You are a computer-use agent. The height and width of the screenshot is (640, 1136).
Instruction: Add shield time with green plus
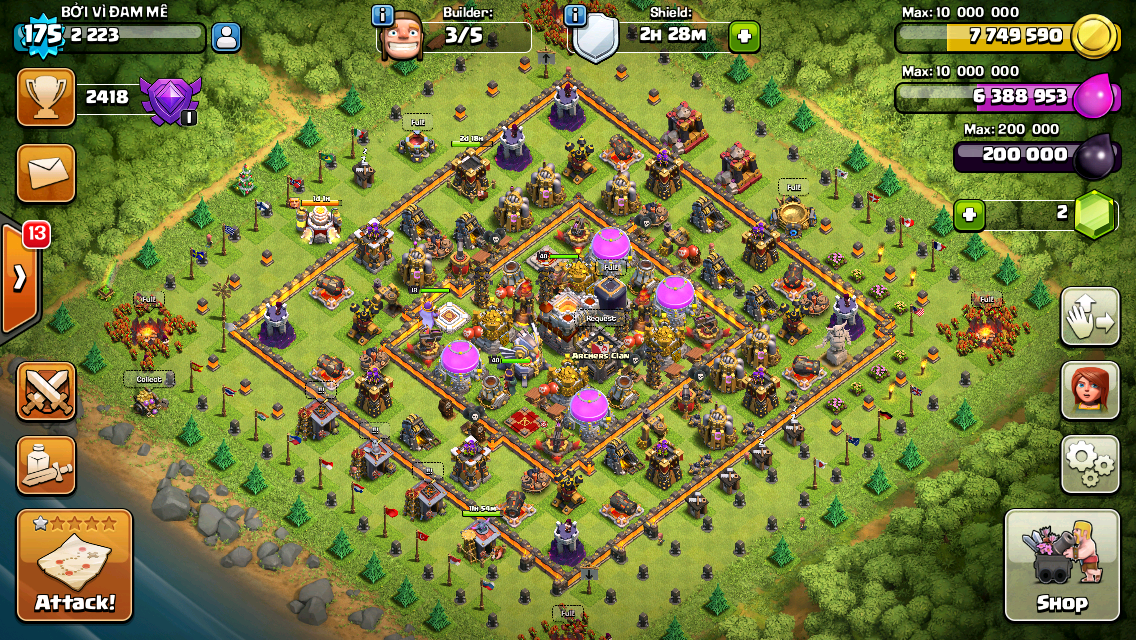click(x=744, y=37)
